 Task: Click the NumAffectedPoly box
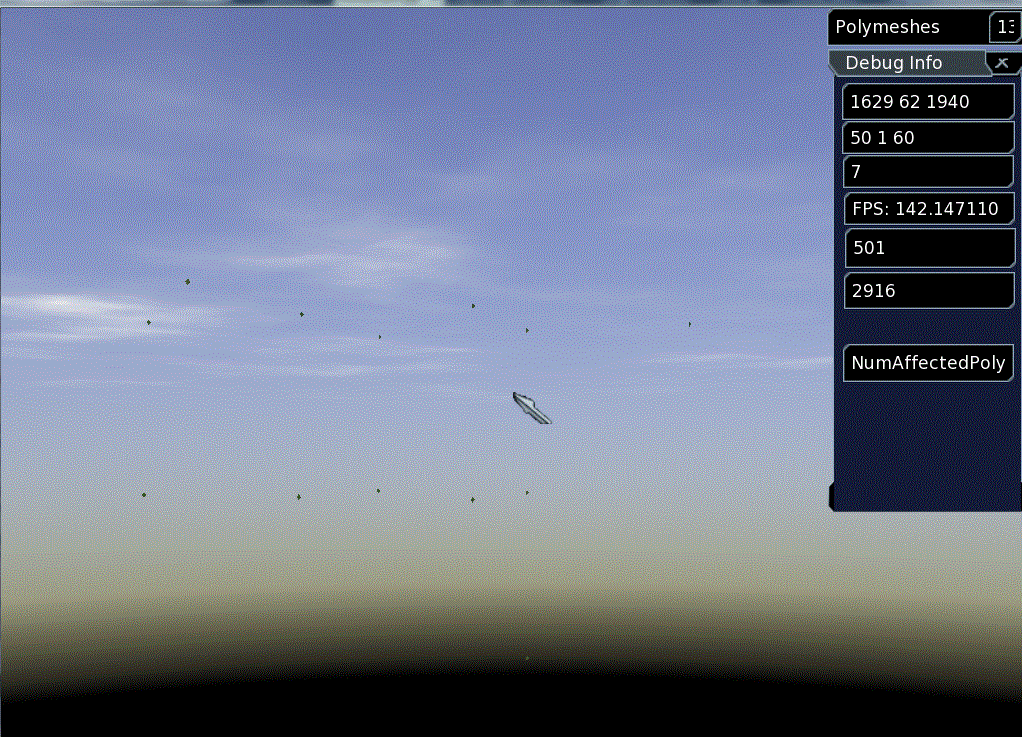click(x=928, y=363)
